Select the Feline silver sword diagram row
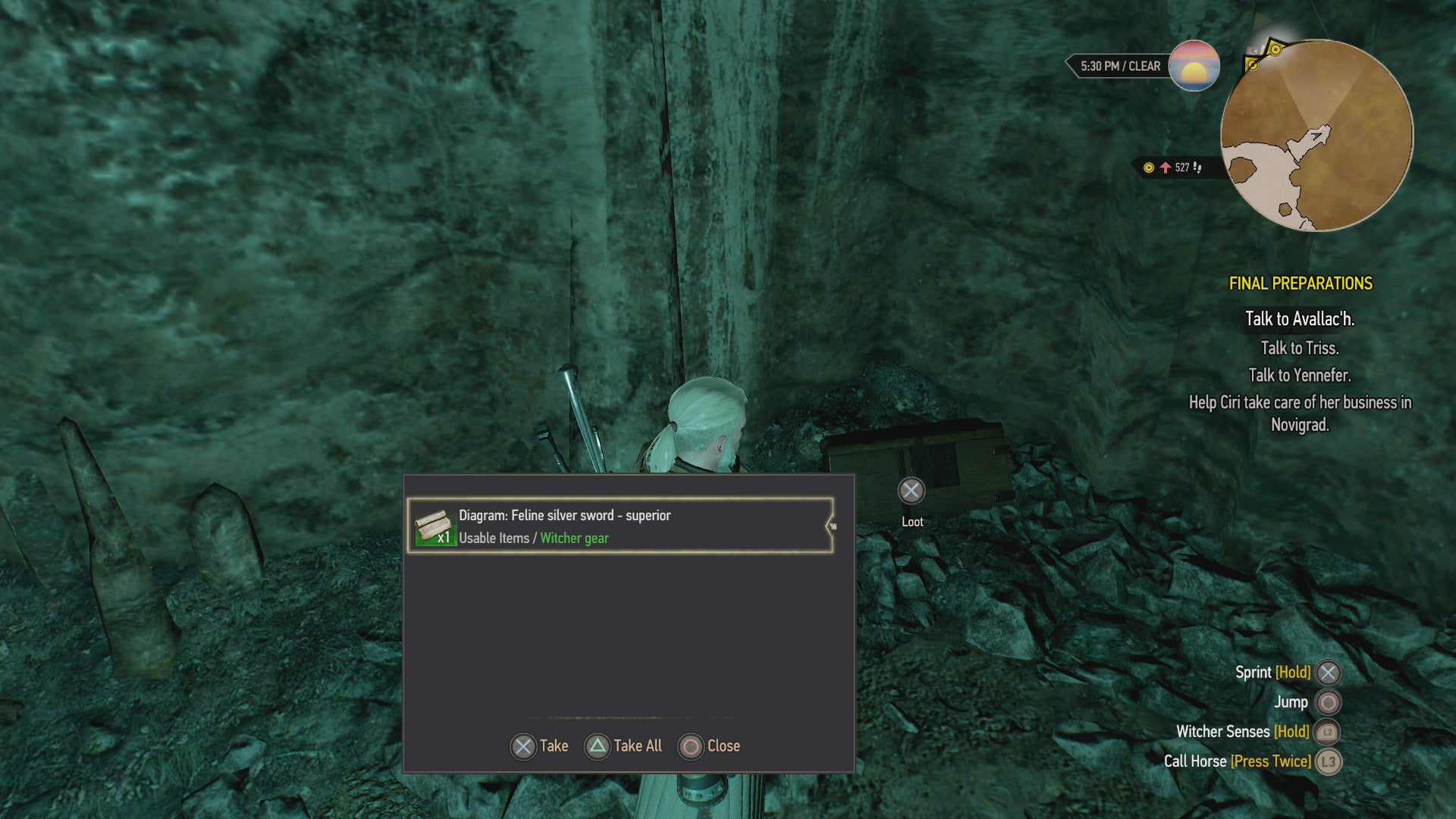1456x819 pixels. click(x=620, y=526)
